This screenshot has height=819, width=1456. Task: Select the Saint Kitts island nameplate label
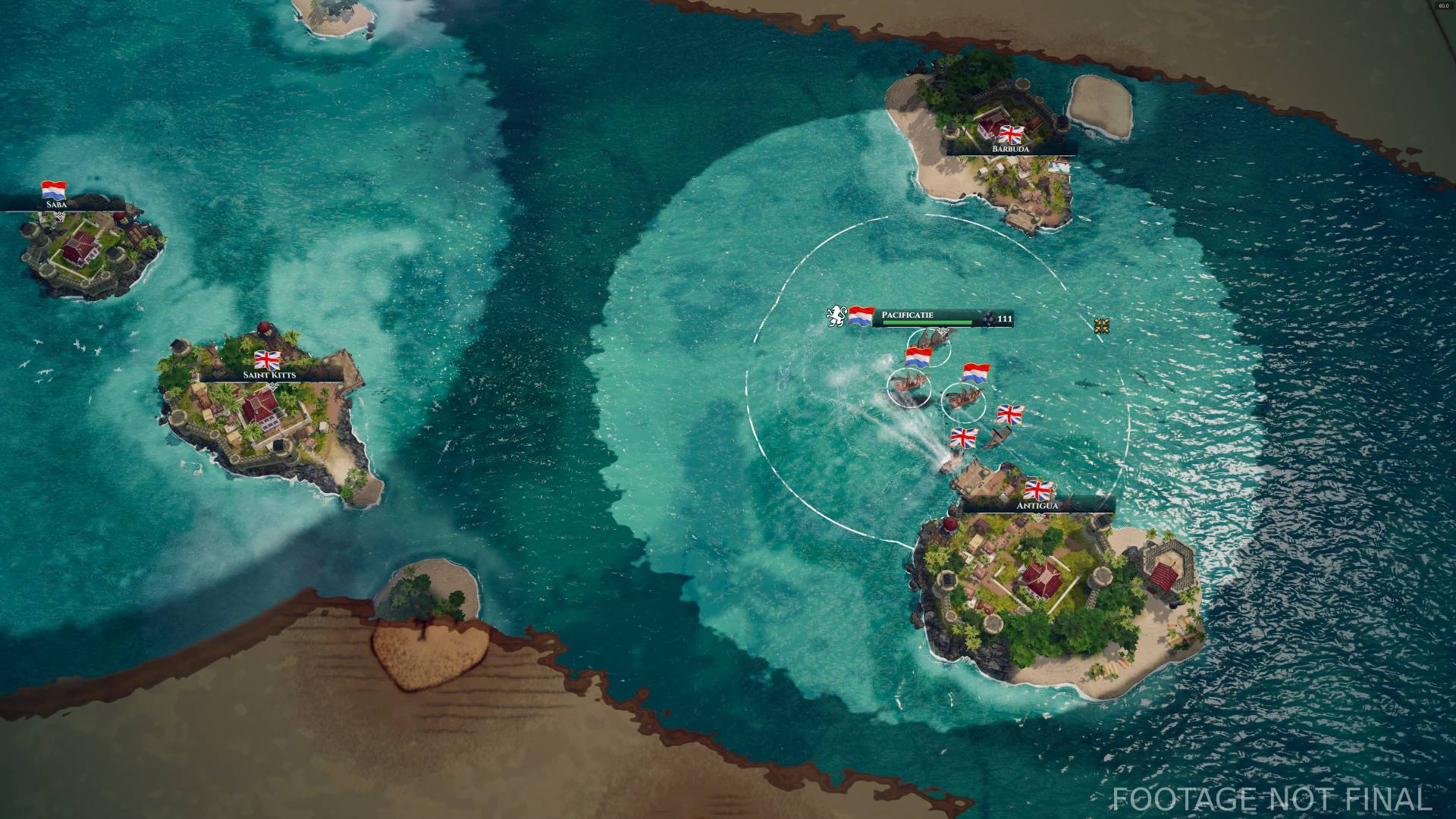click(x=269, y=374)
